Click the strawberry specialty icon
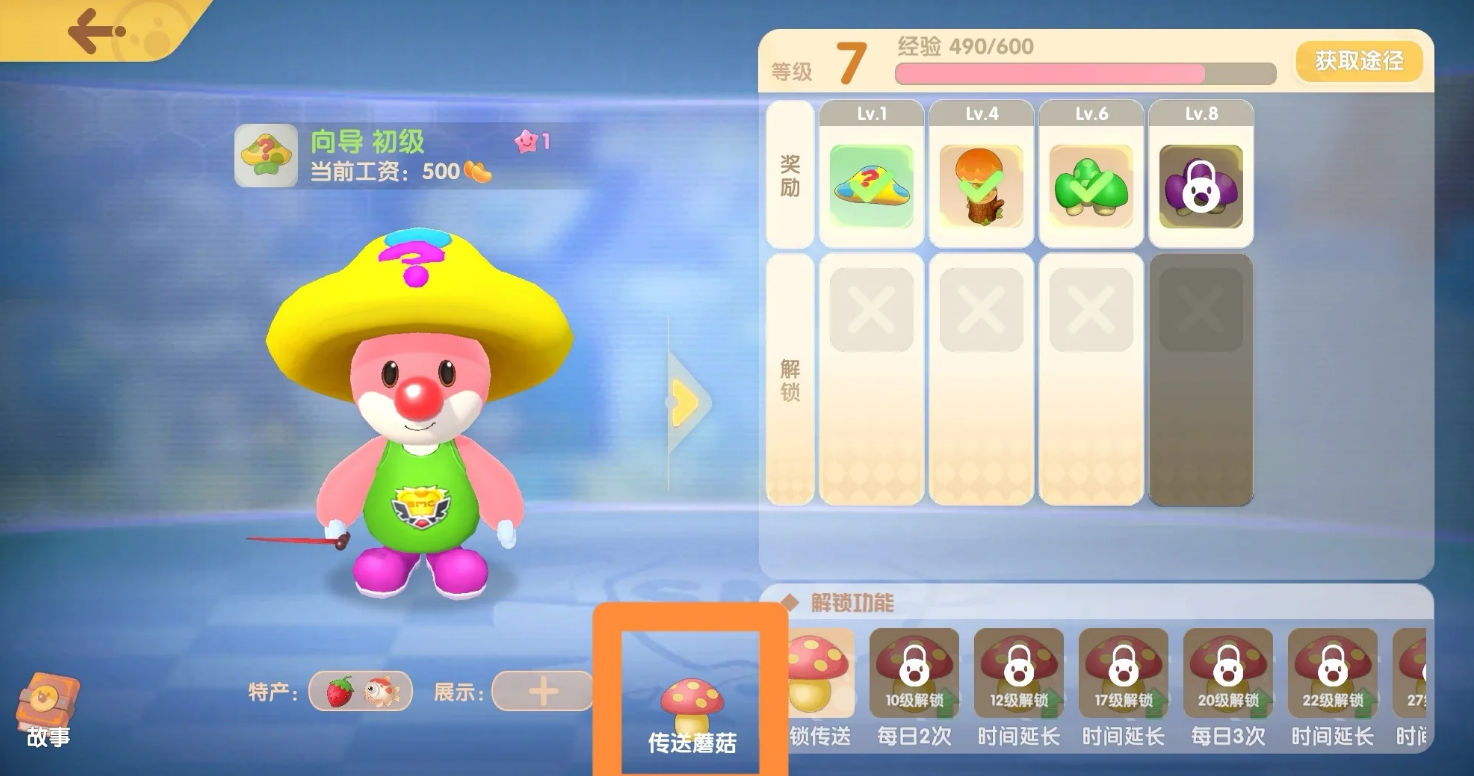This screenshot has height=776, width=1474. pos(341,691)
